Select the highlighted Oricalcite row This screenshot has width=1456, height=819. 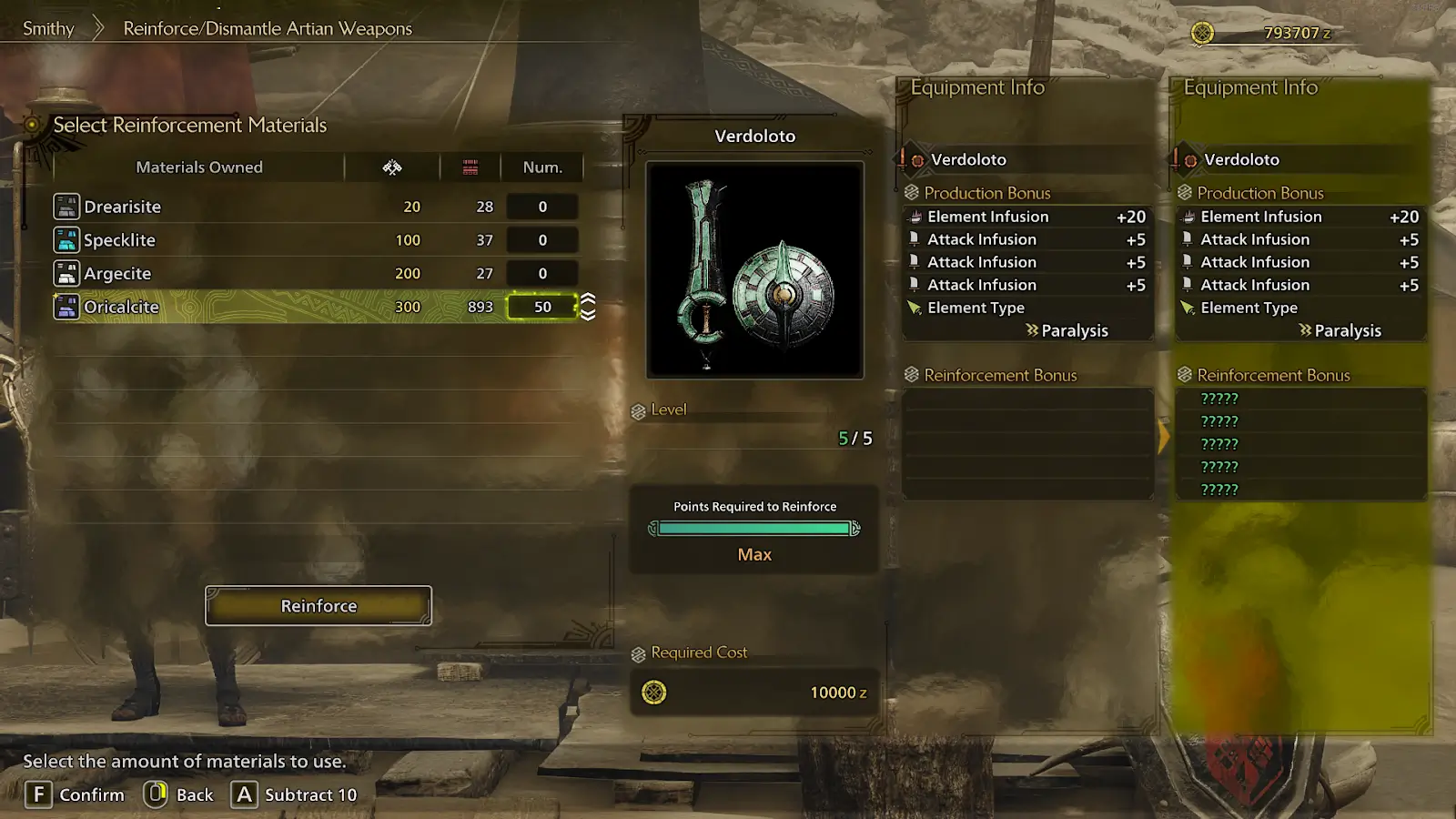tap(122, 307)
